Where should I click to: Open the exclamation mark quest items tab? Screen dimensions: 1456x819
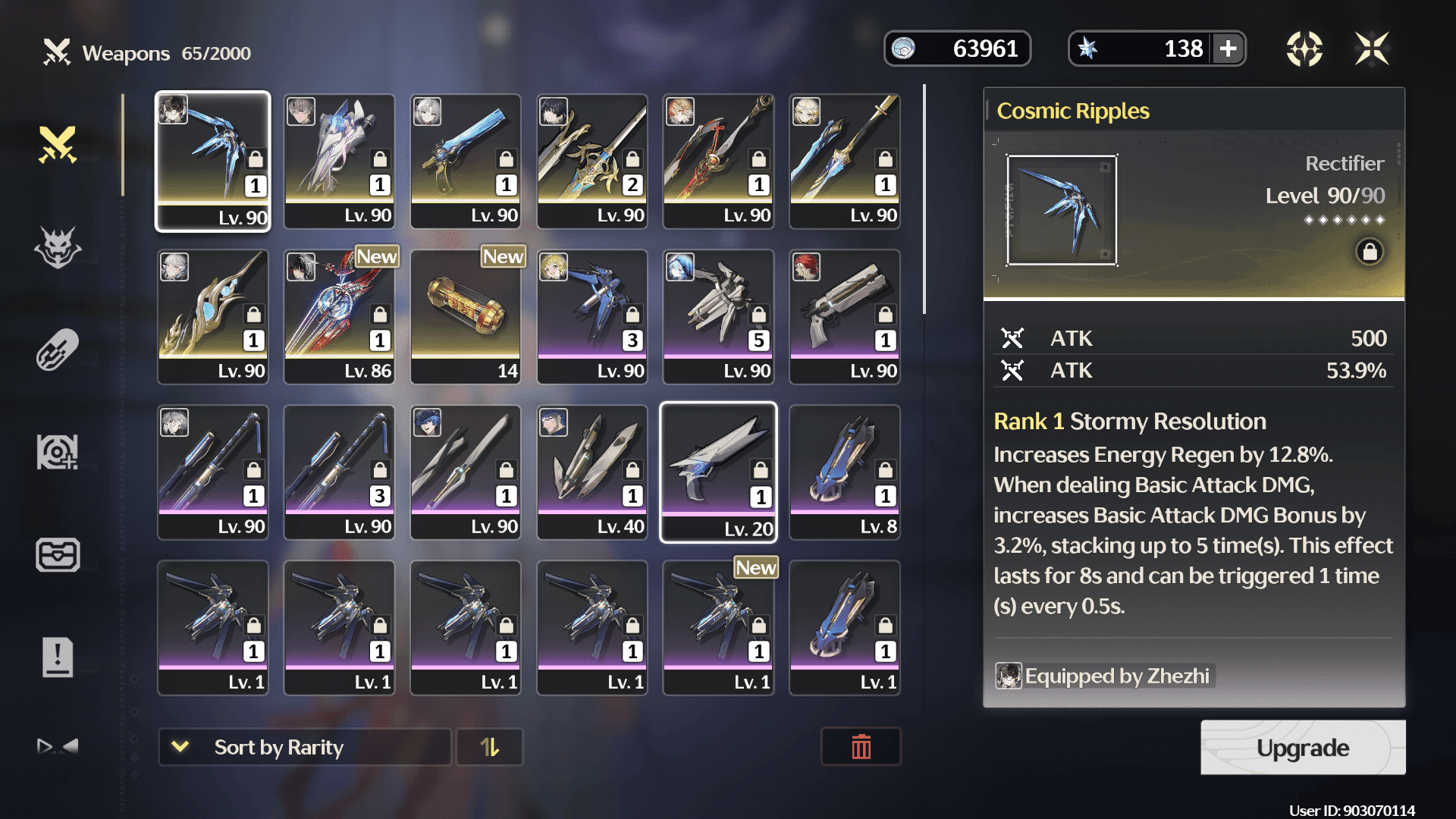(58, 657)
